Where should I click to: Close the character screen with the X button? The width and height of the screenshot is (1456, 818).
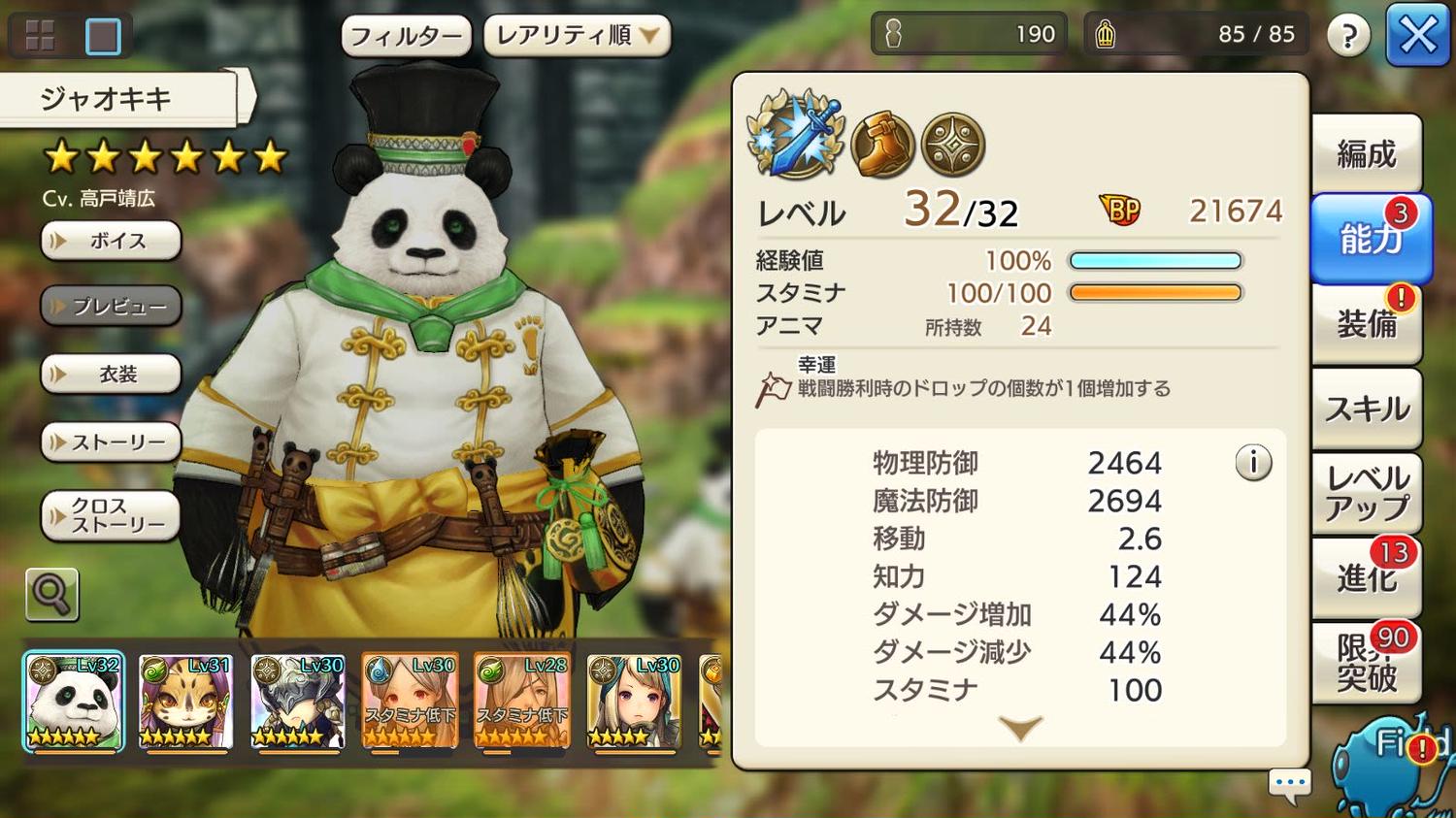(x=1417, y=36)
